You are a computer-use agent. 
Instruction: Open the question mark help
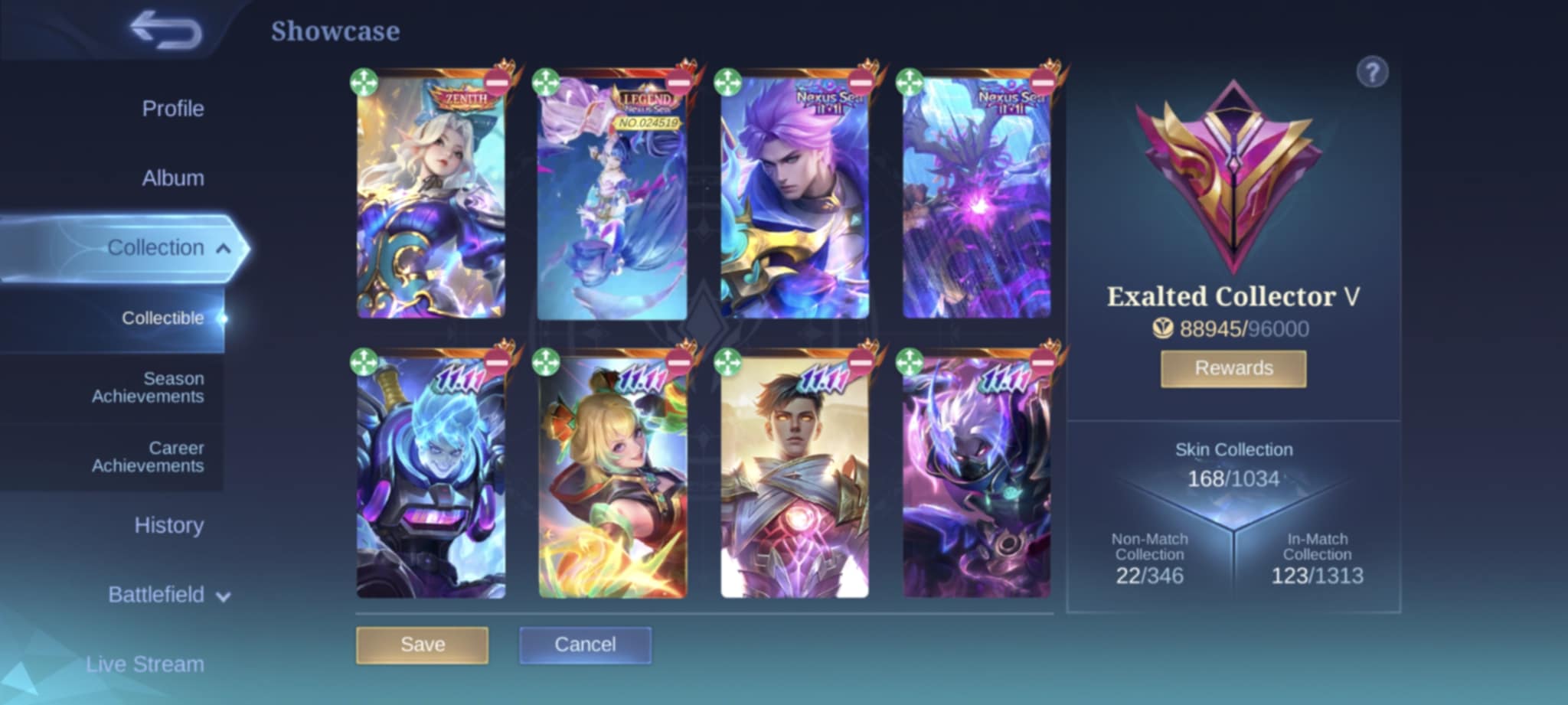[1372, 73]
